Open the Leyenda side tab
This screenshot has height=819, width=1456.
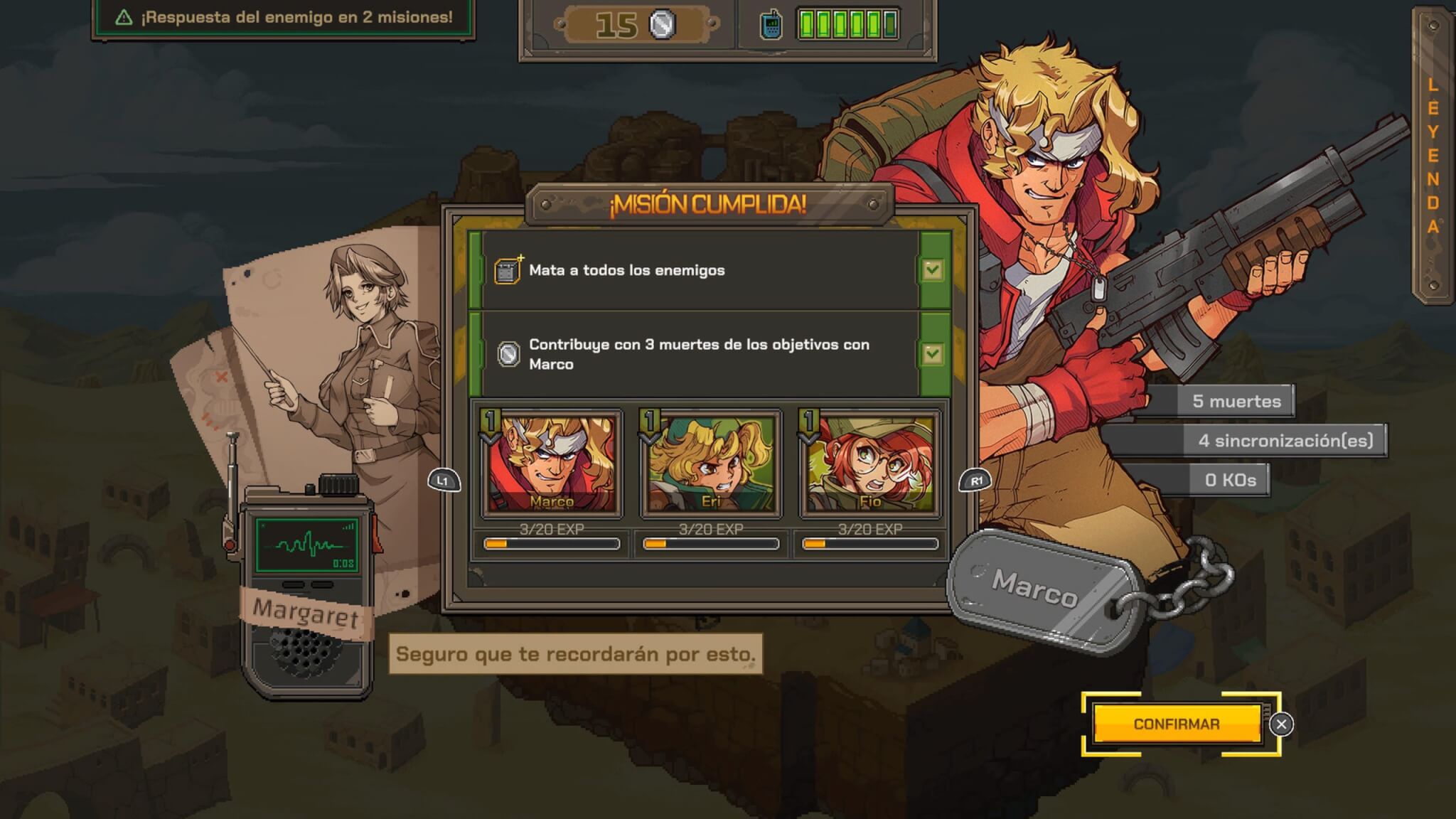pyautogui.click(x=1432, y=155)
